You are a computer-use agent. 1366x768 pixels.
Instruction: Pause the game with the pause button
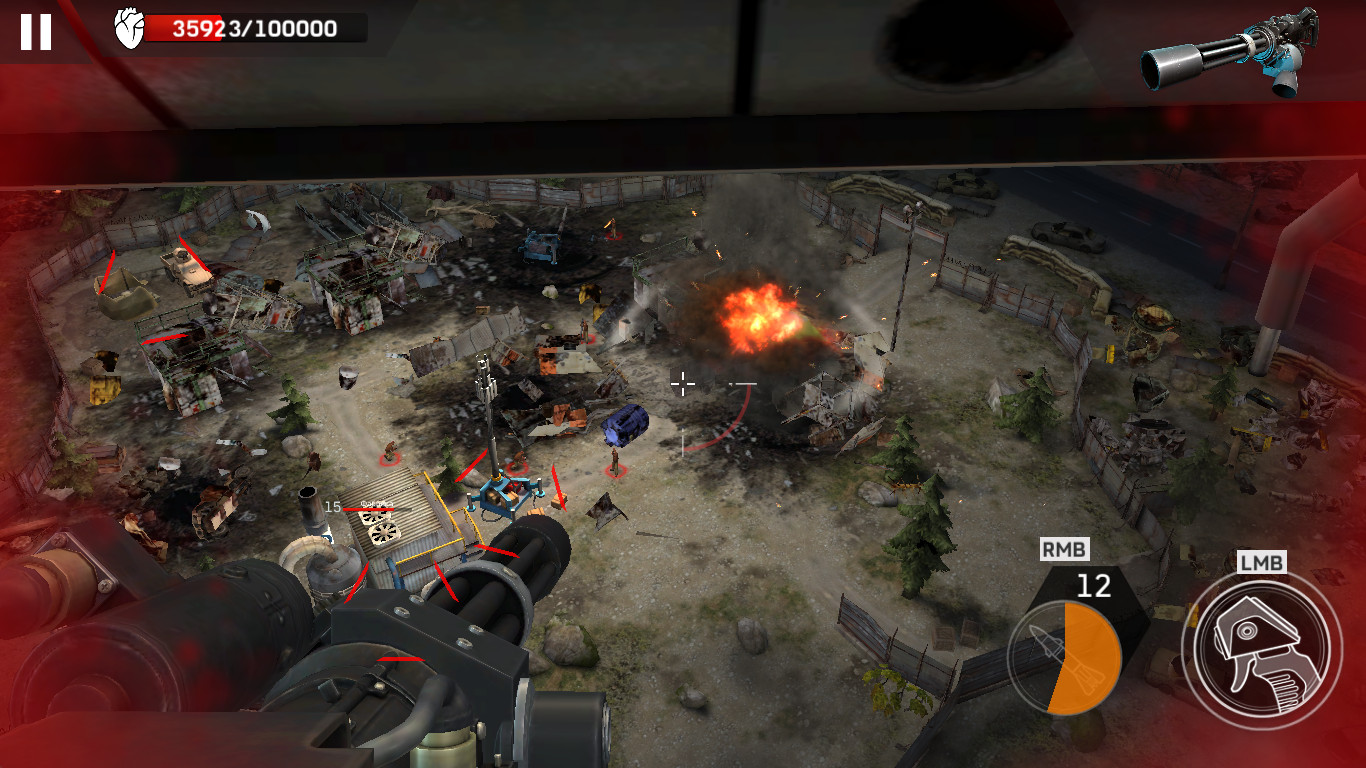tap(36, 32)
